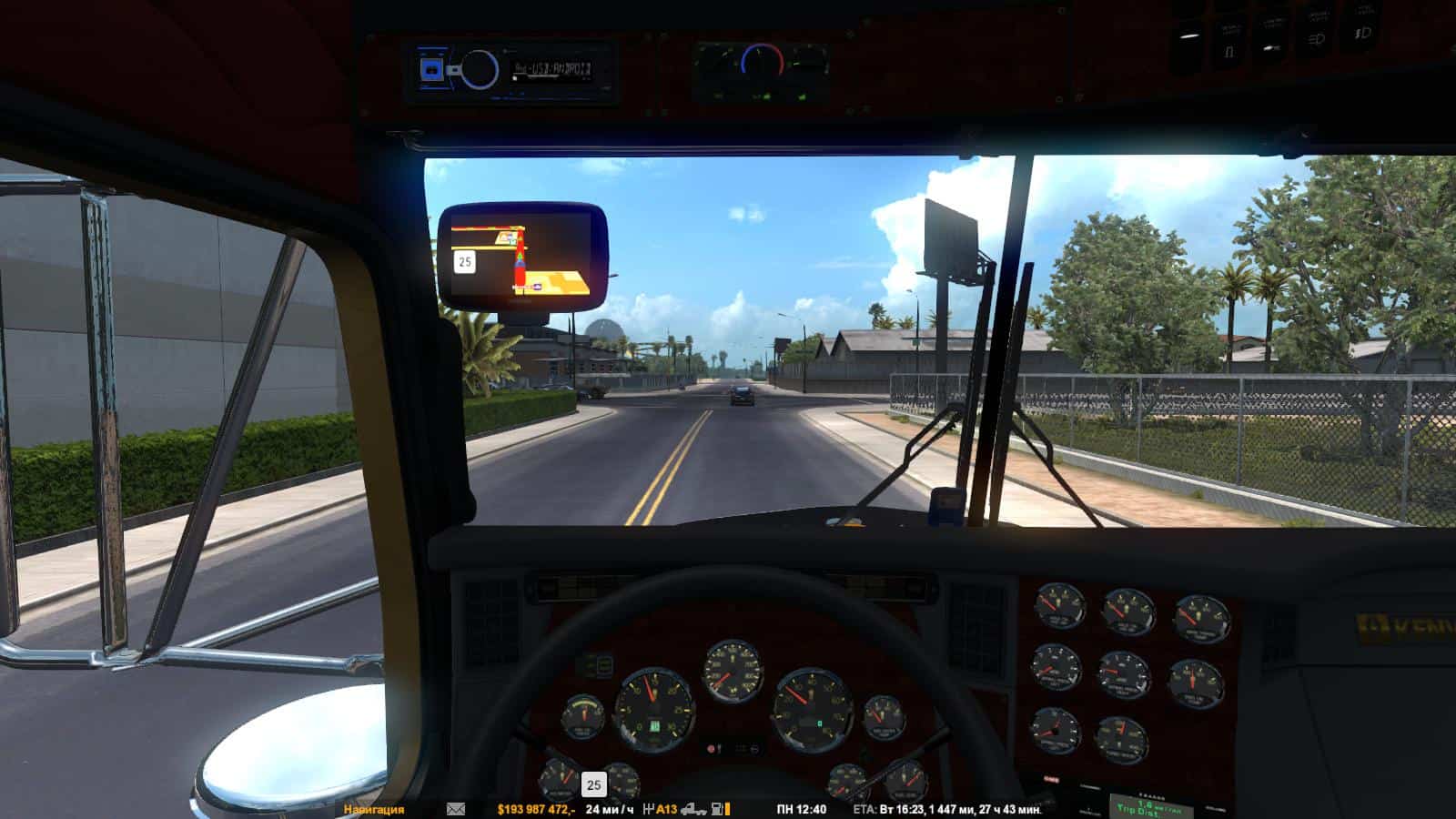This screenshot has height=819, width=1456.
Task: Click the truck and trailer status icon
Action: pyautogui.click(x=694, y=809)
